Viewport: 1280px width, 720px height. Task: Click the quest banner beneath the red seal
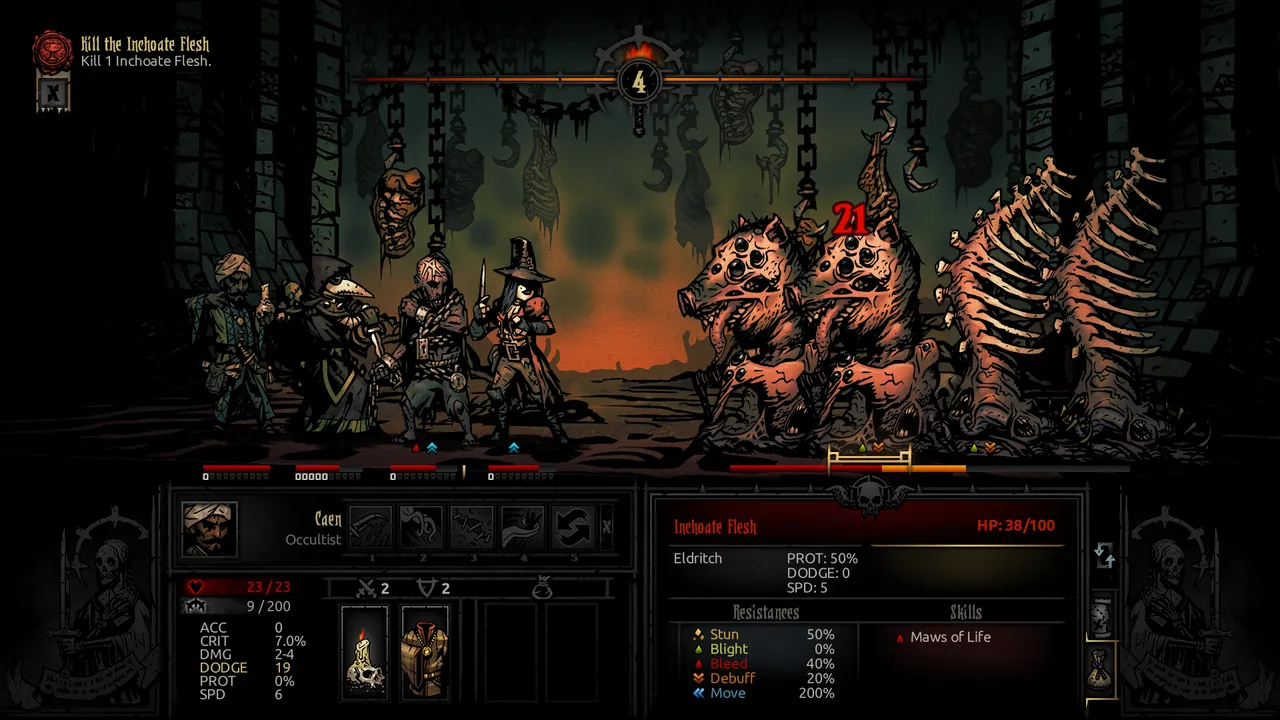[x=54, y=93]
